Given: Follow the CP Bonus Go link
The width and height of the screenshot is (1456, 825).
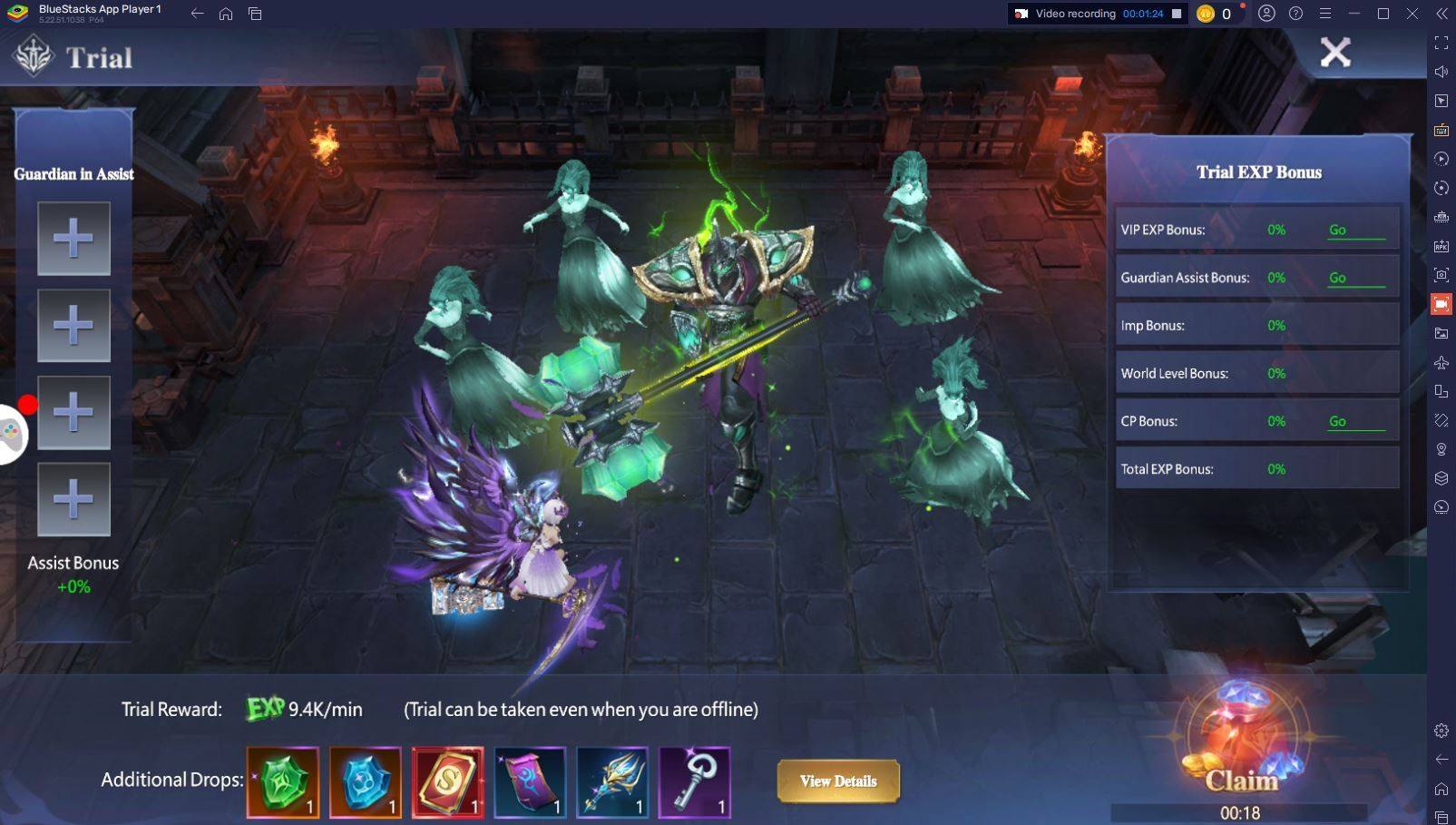Looking at the screenshot, I should 1338,422.
